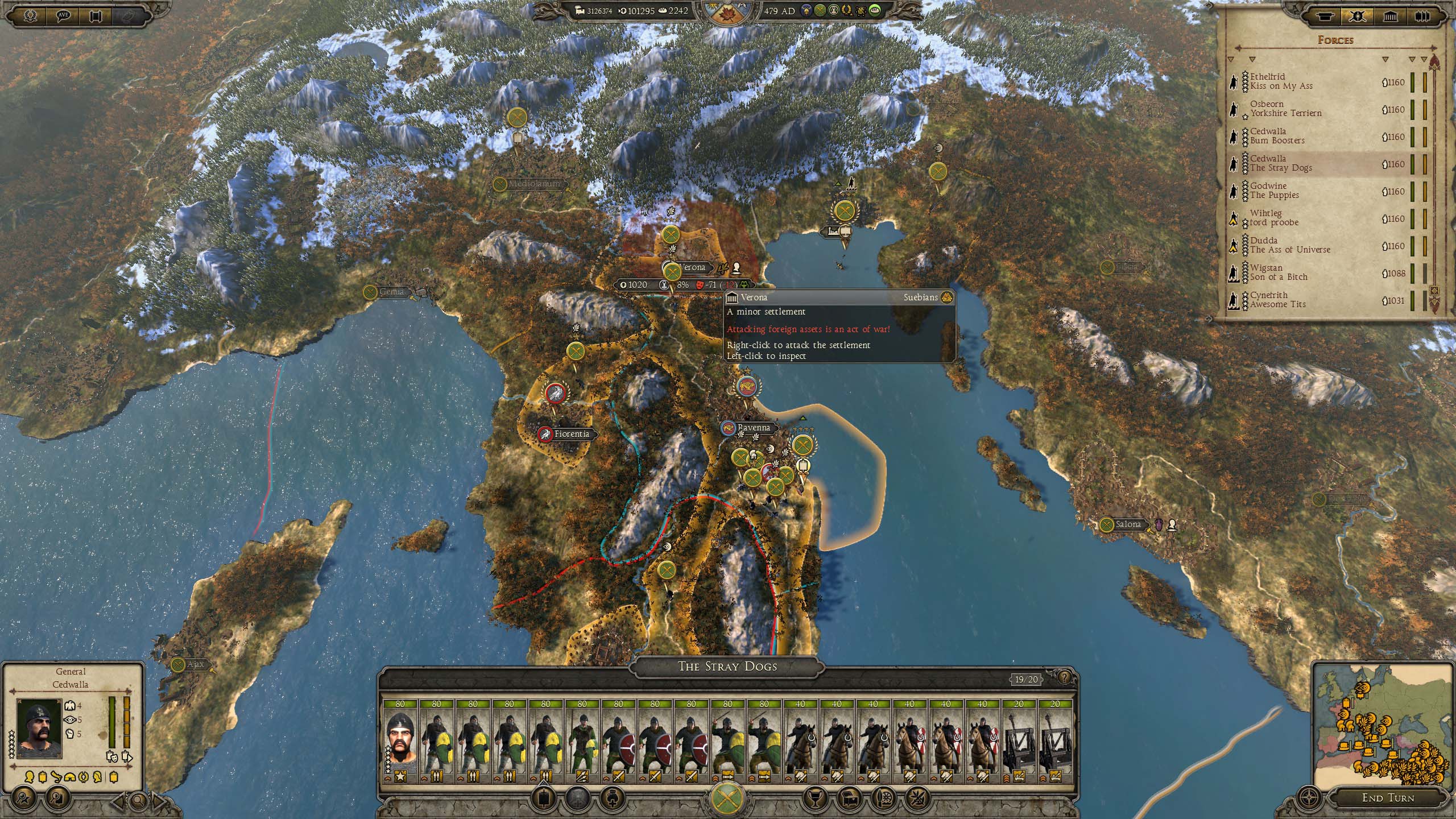Open the recruit units banner button
This screenshot has width=1456, height=819.
coord(544,799)
